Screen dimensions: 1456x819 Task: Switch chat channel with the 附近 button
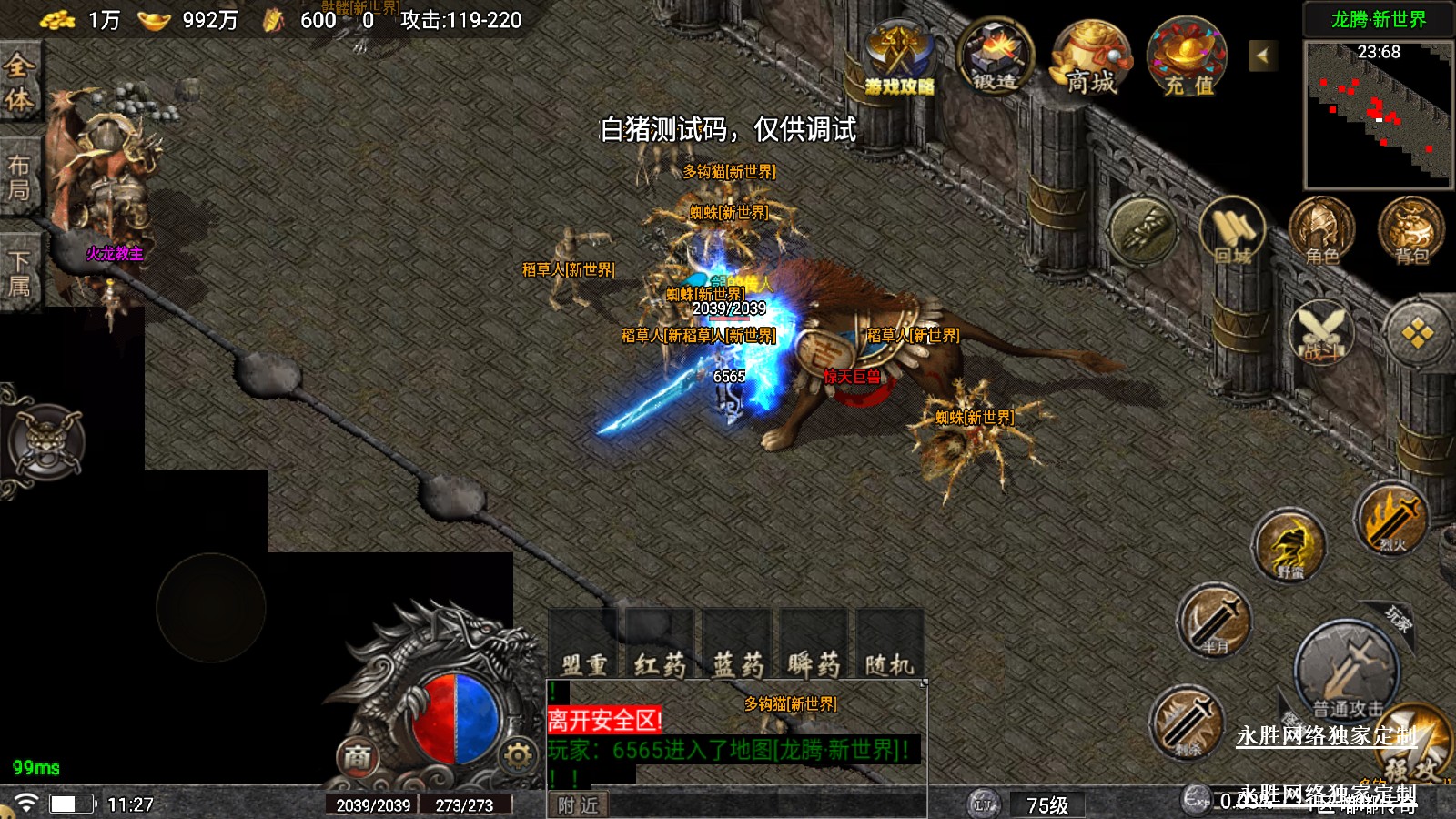click(579, 805)
